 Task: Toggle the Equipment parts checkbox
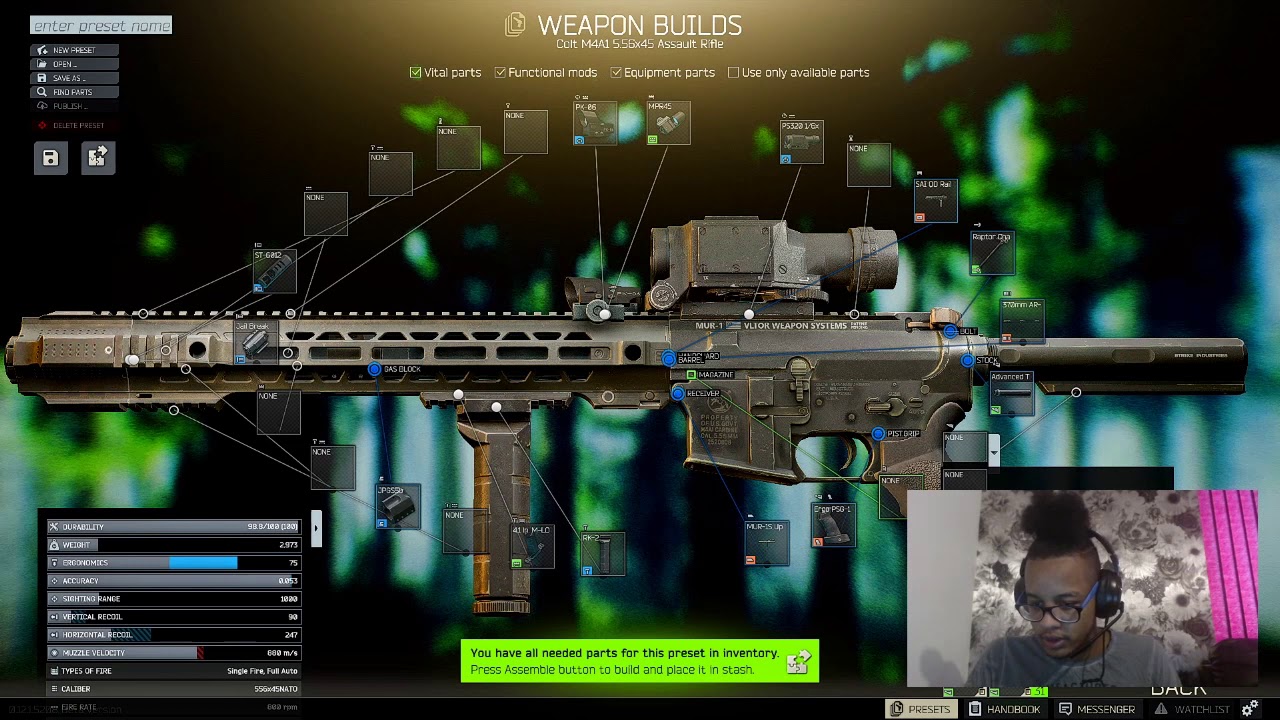(x=616, y=73)
